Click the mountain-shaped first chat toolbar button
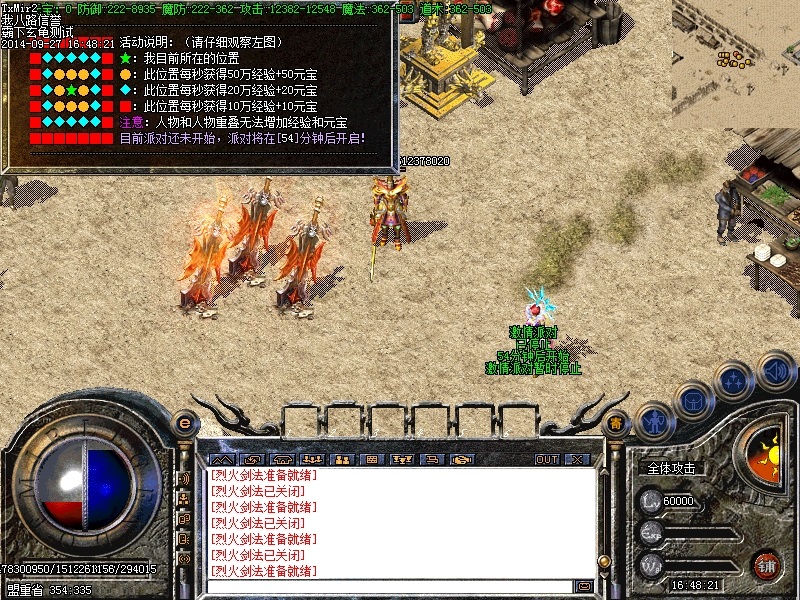The height and width of the screenshot is (600, 800). [221, 459]
